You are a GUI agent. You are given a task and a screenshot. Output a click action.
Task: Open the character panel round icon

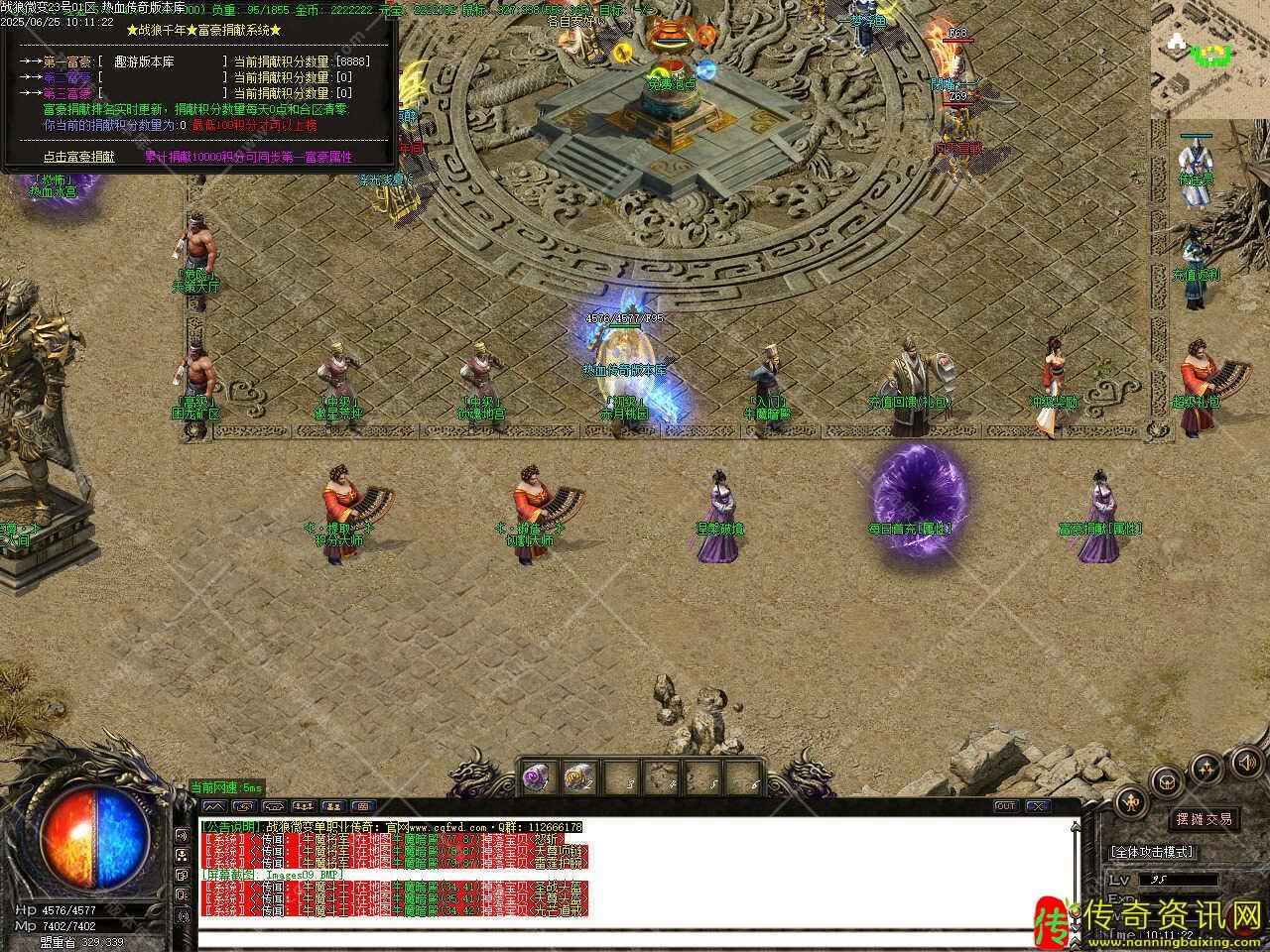tap(1131, 800)
